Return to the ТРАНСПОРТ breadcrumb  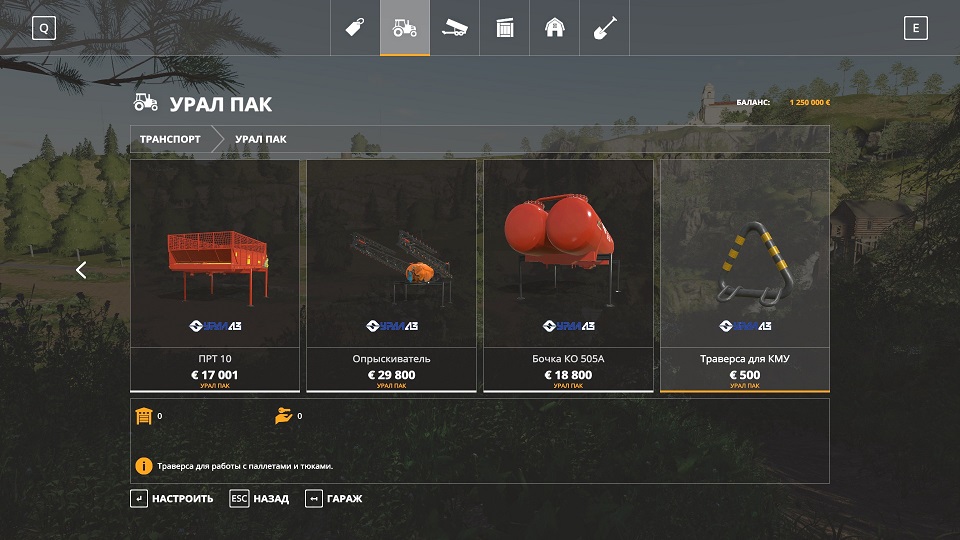point(170,139)
